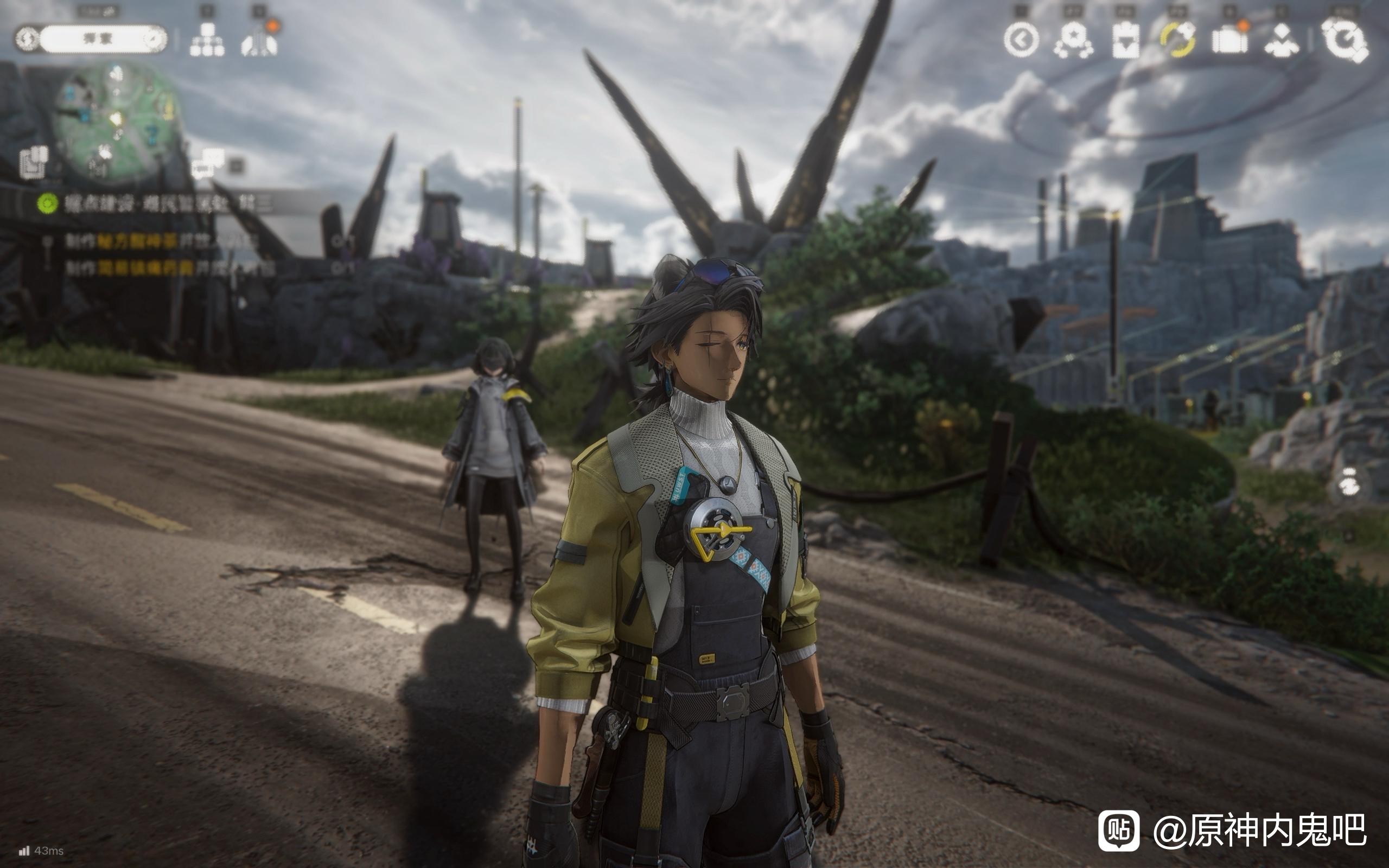Click the yellow circular-arrows icon
The height and width of the screenshot is (868, 1389).
point(1177,40)
